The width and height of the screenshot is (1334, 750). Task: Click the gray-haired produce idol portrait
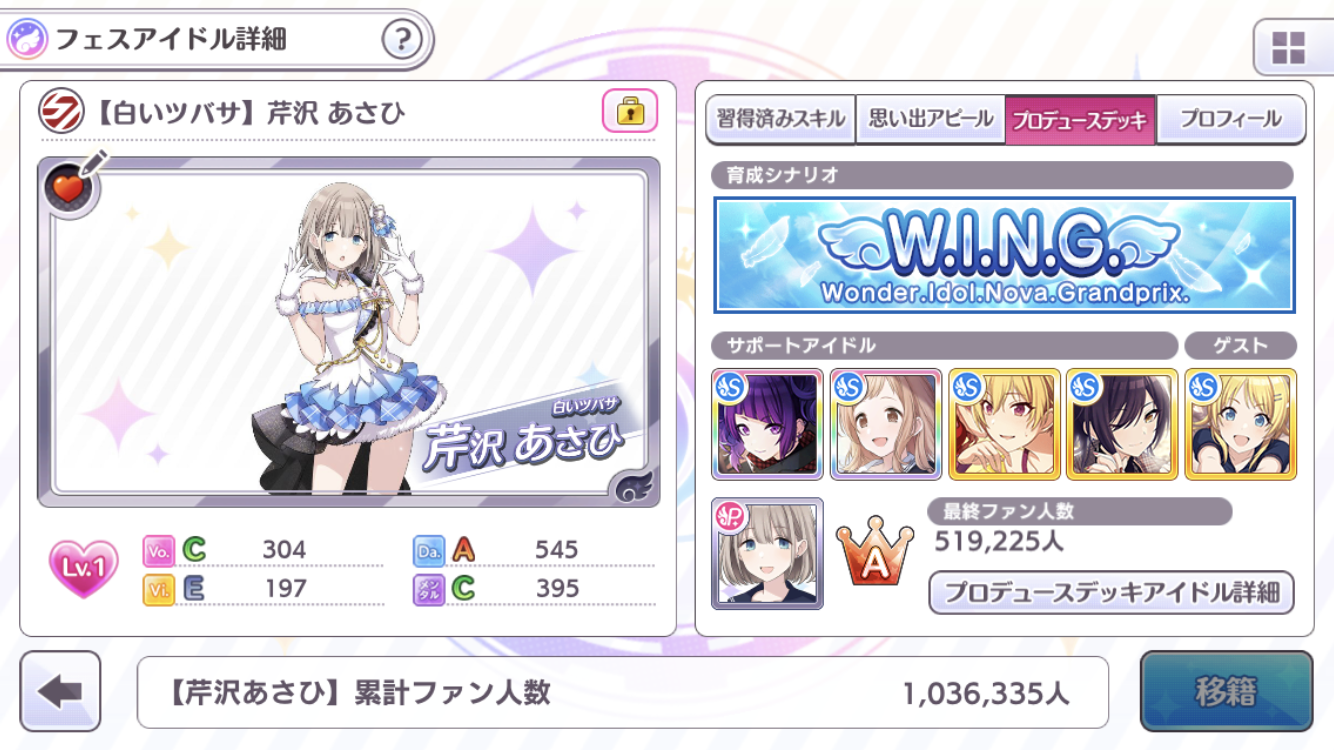(767, 553)
